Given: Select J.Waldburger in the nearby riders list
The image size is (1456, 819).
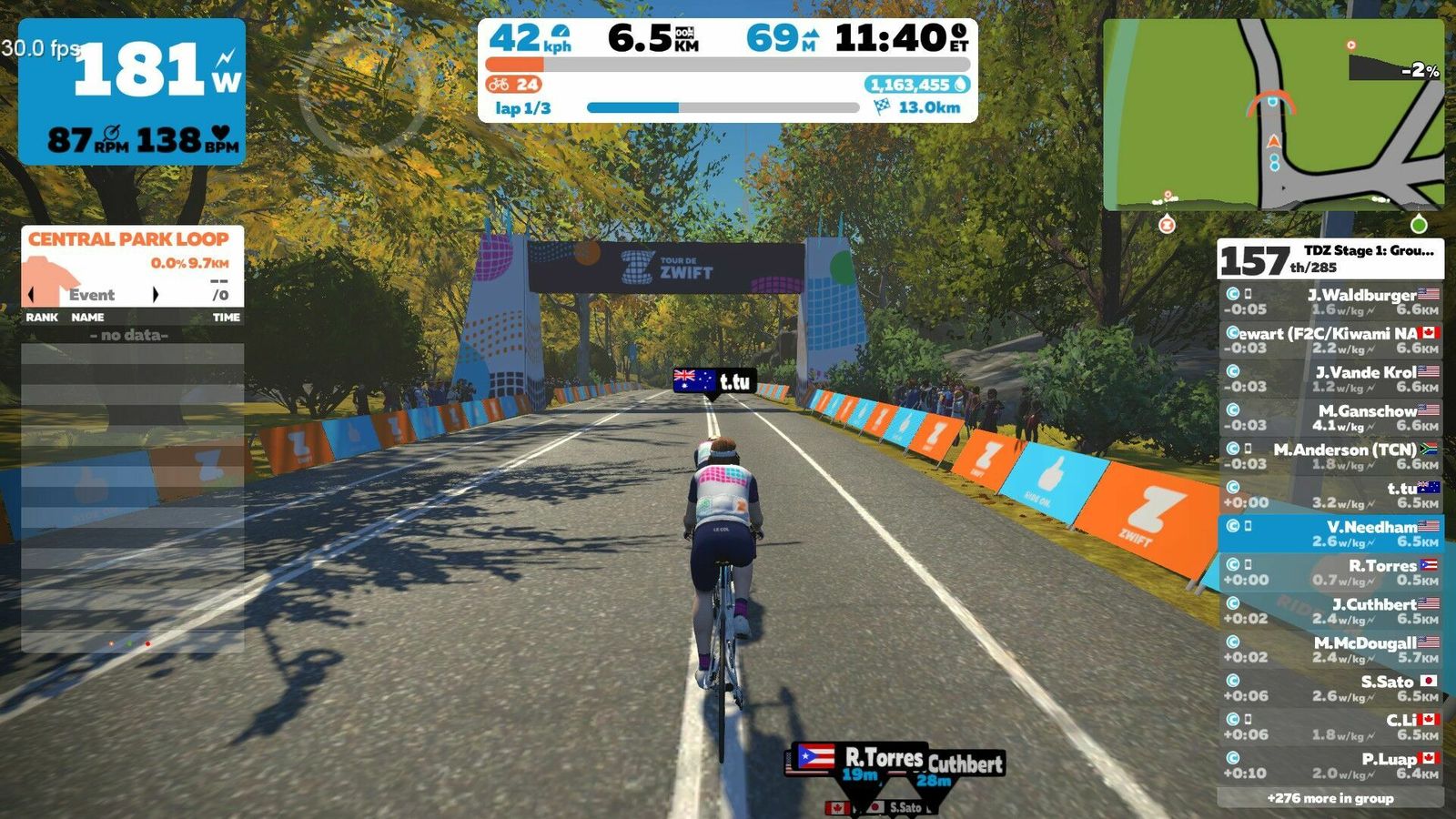Looking at the screenshot, I should tap(1330, 301).
